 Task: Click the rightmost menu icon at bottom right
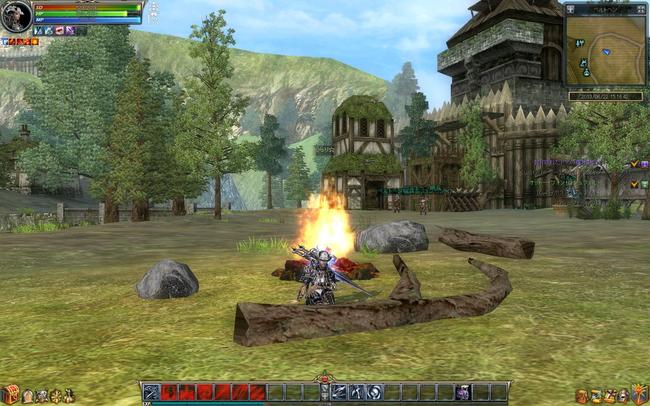638,395
